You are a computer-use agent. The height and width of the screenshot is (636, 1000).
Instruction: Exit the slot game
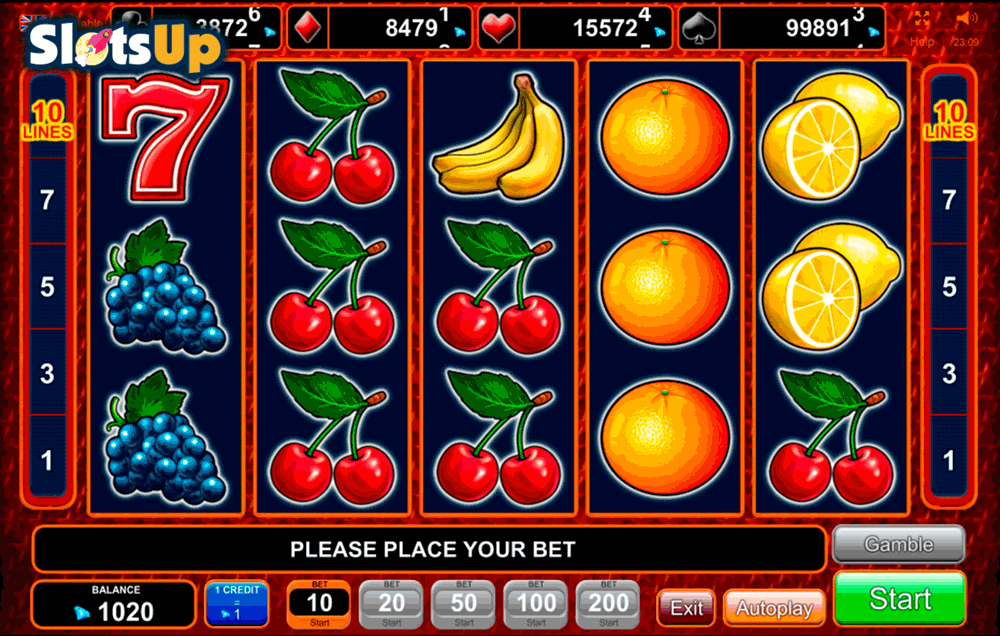(x=686, y=607)
